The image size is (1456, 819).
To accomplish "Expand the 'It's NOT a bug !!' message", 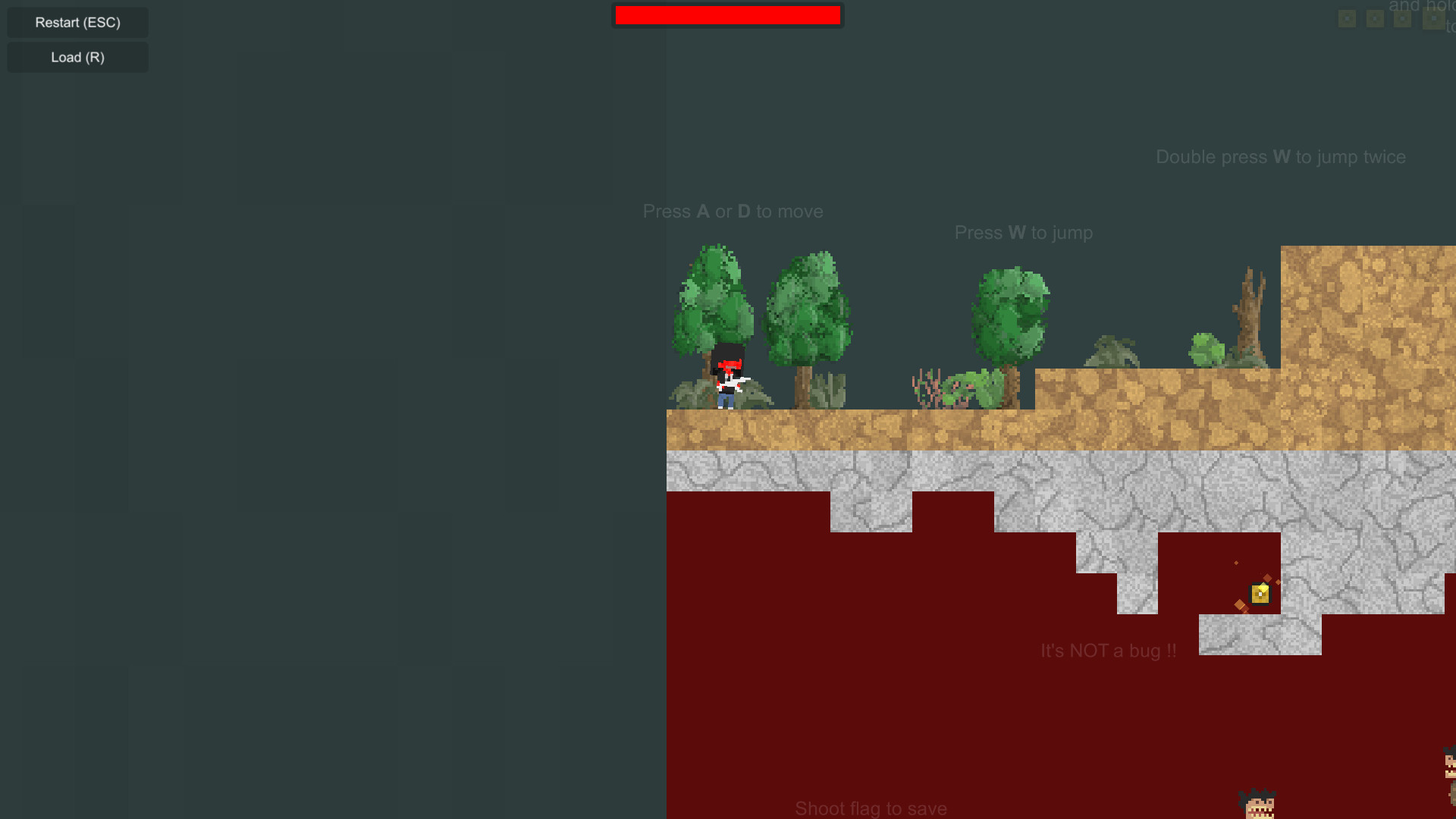I will (1107, 650).
